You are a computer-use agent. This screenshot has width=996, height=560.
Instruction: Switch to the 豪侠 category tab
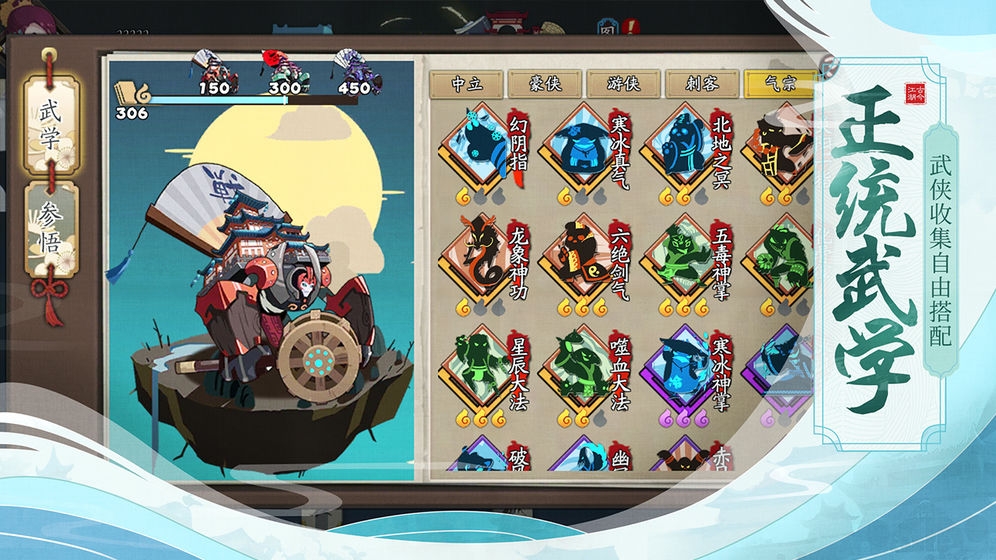(x=544, y=84)
